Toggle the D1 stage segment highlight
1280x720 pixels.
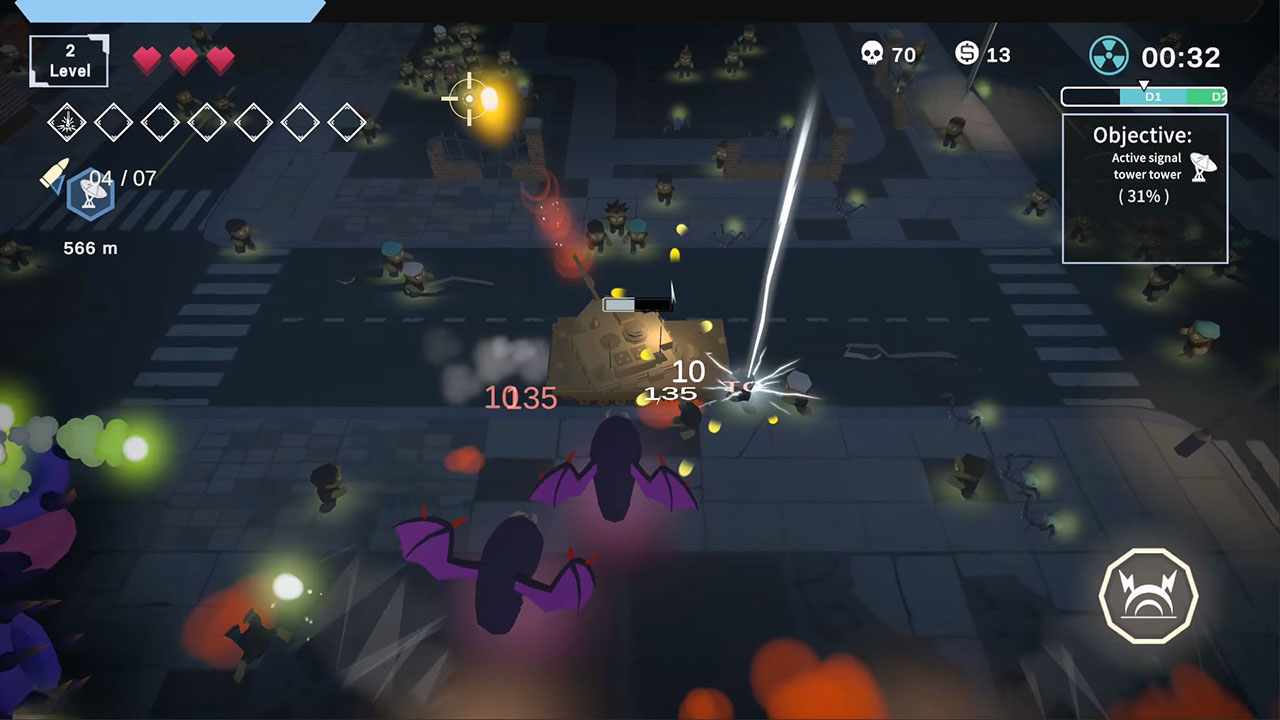(x=1153, y=96)
